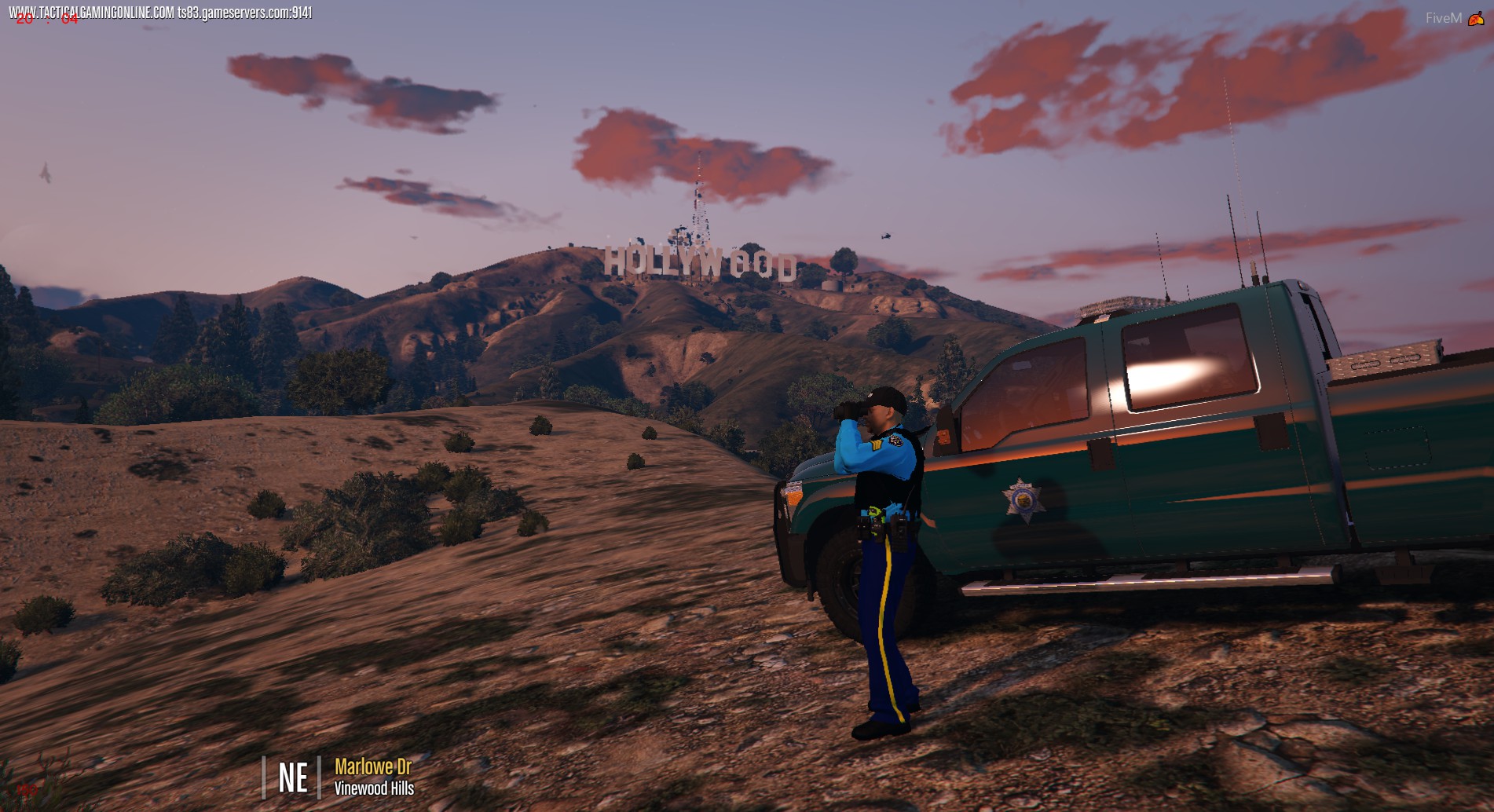Select the NE compass heading indicator
The height and width of the screenshot is (812, 1494).
(x=292, y=777)
